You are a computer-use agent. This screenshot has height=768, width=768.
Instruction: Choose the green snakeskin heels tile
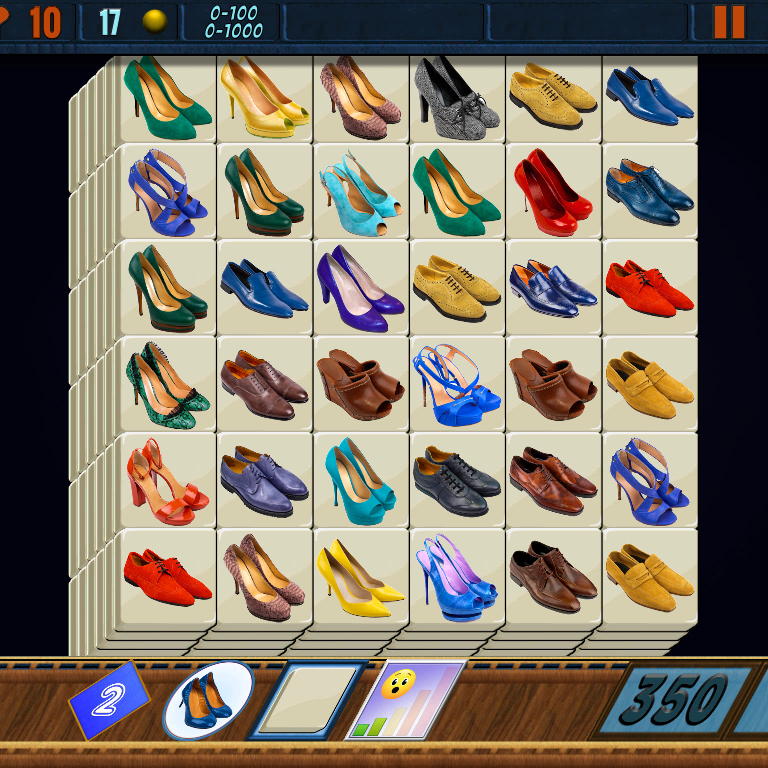pos(167,383)
